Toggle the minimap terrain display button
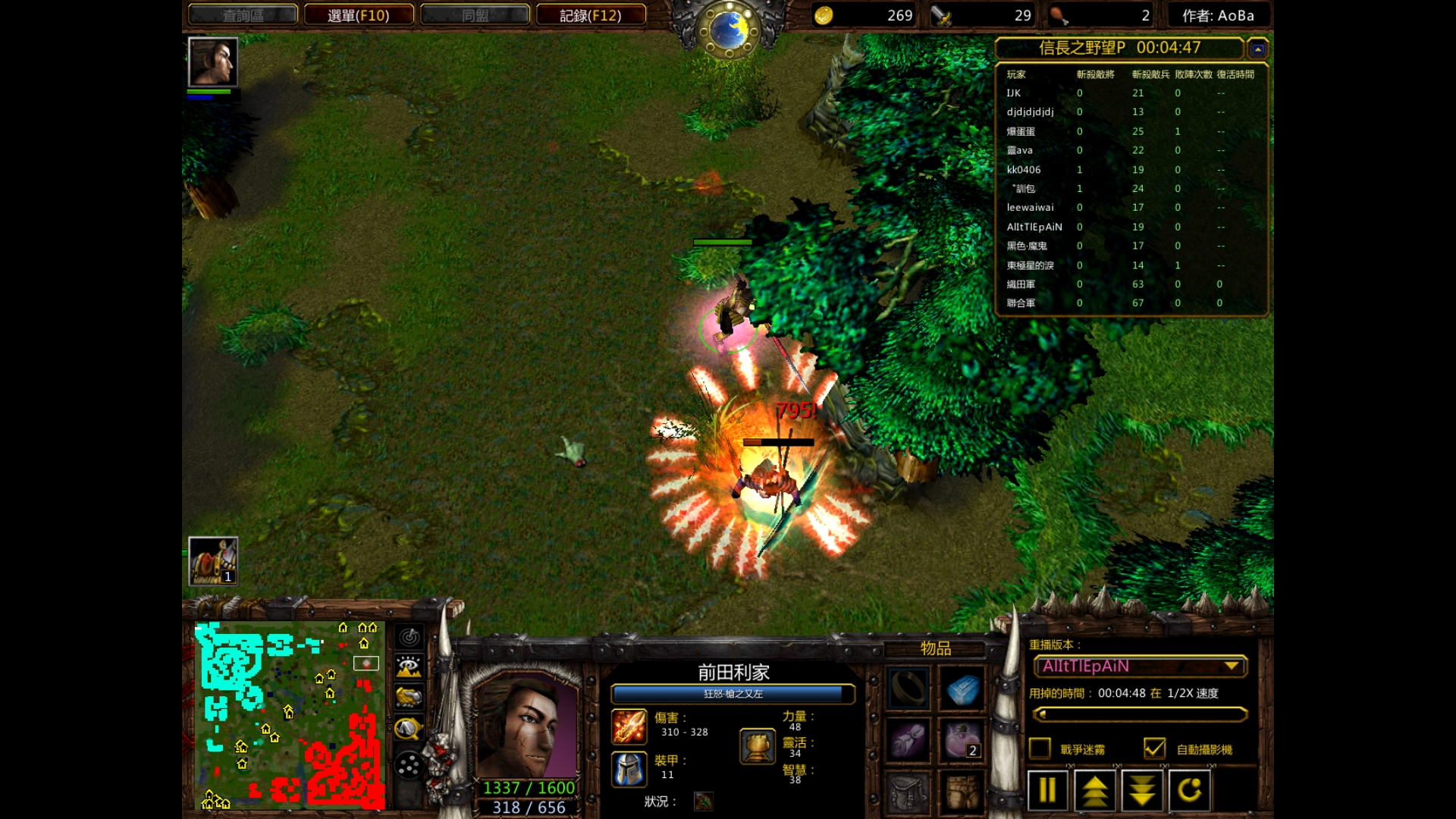The height and width of the screenshot is (819, 1456). pyautogui.click(x=409, y=667)
